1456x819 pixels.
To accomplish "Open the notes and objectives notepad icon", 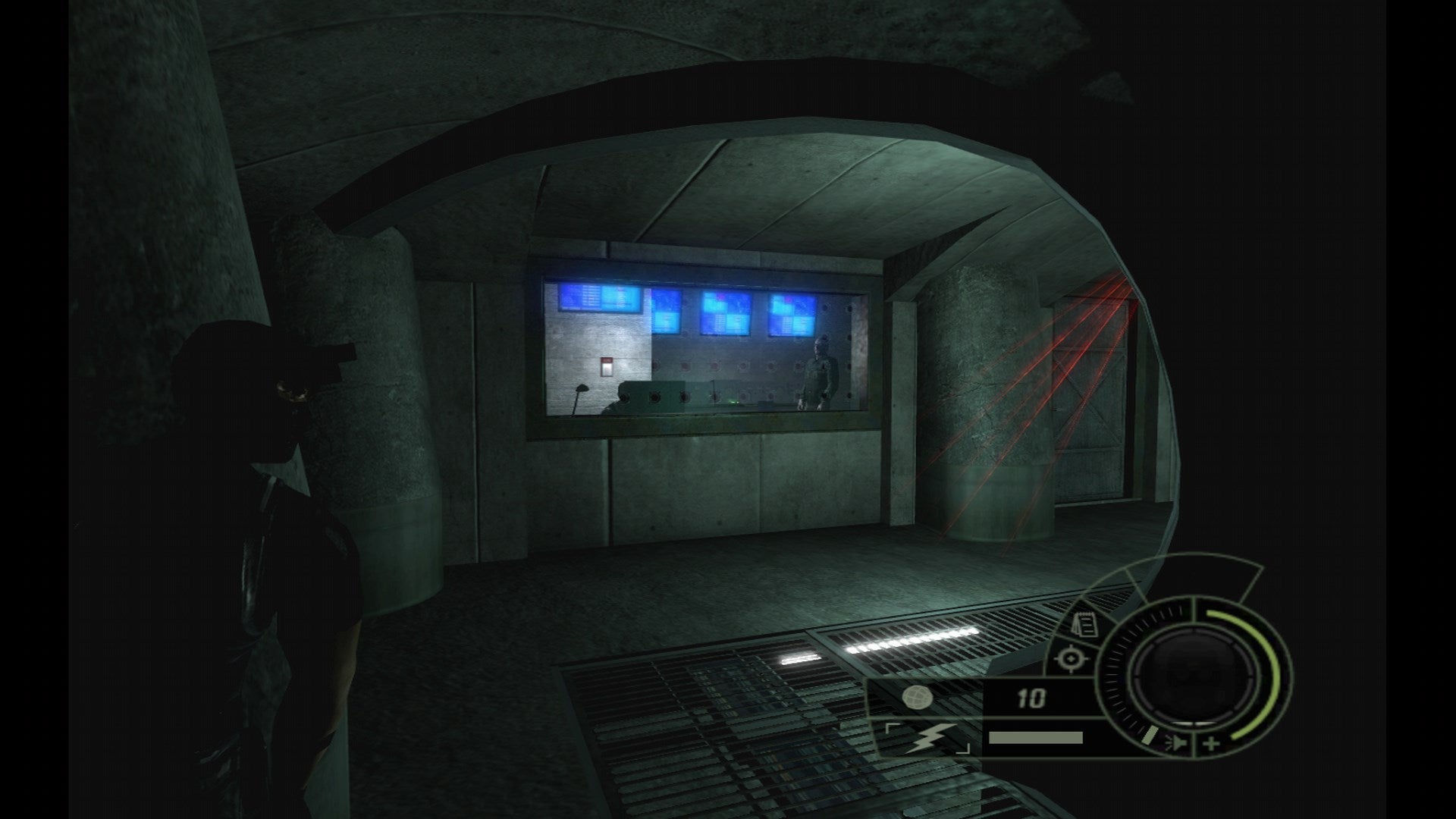I will (1084, 623).
